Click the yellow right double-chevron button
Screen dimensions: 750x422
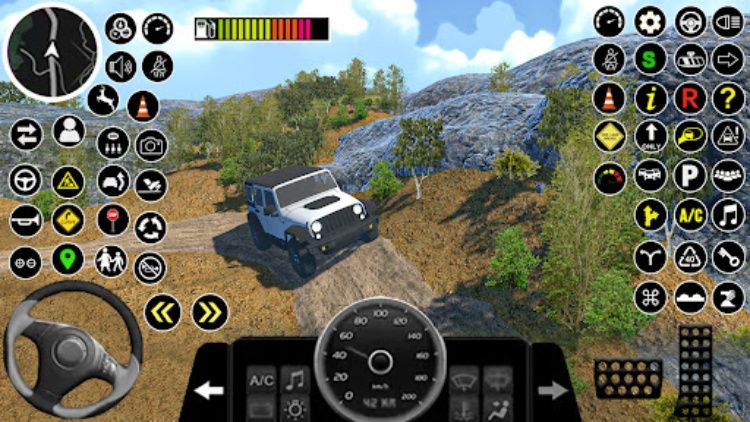click(209, 312)
